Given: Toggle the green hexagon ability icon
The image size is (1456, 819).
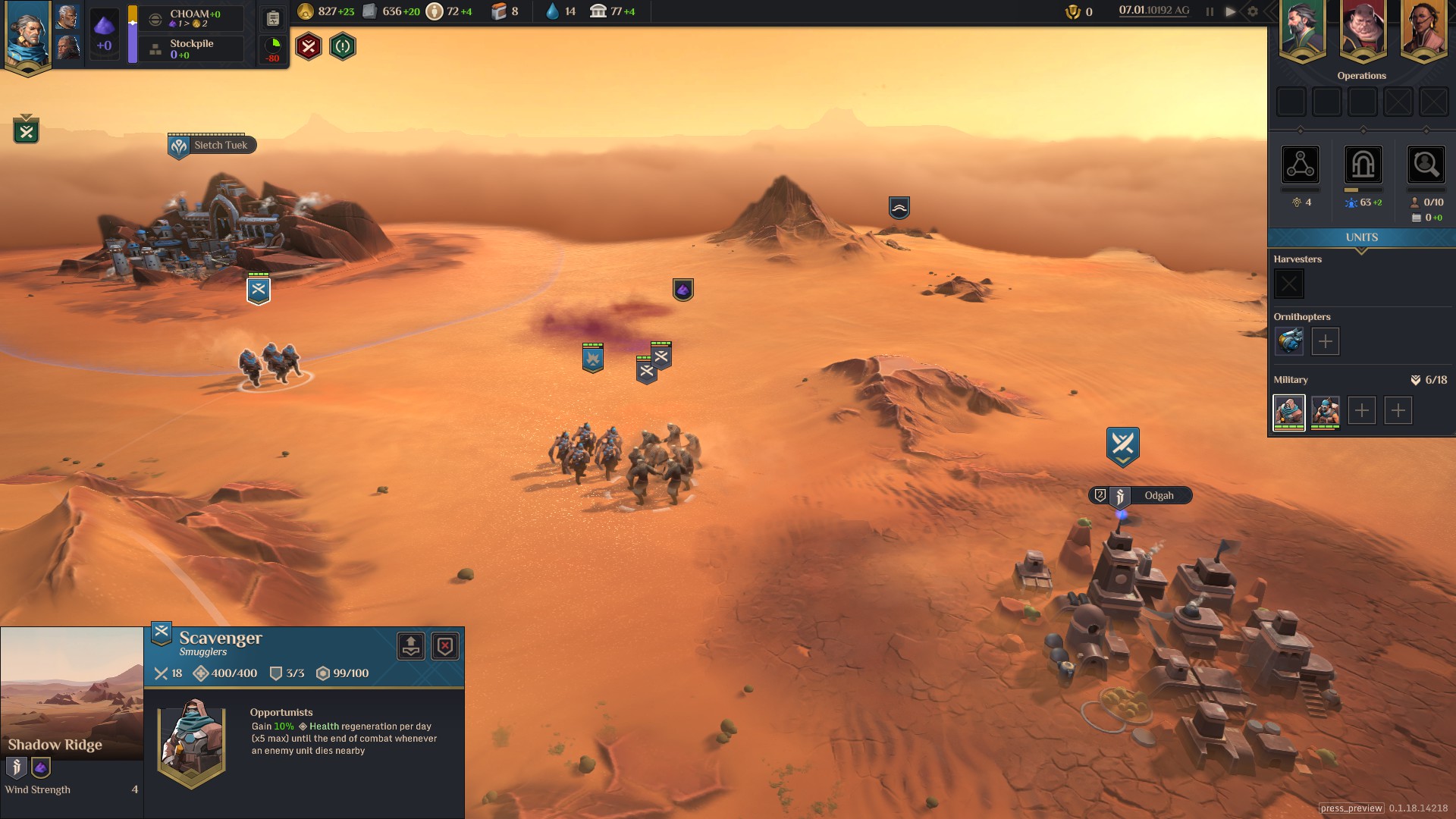Looking at the screenshot, I should [342, 46].
